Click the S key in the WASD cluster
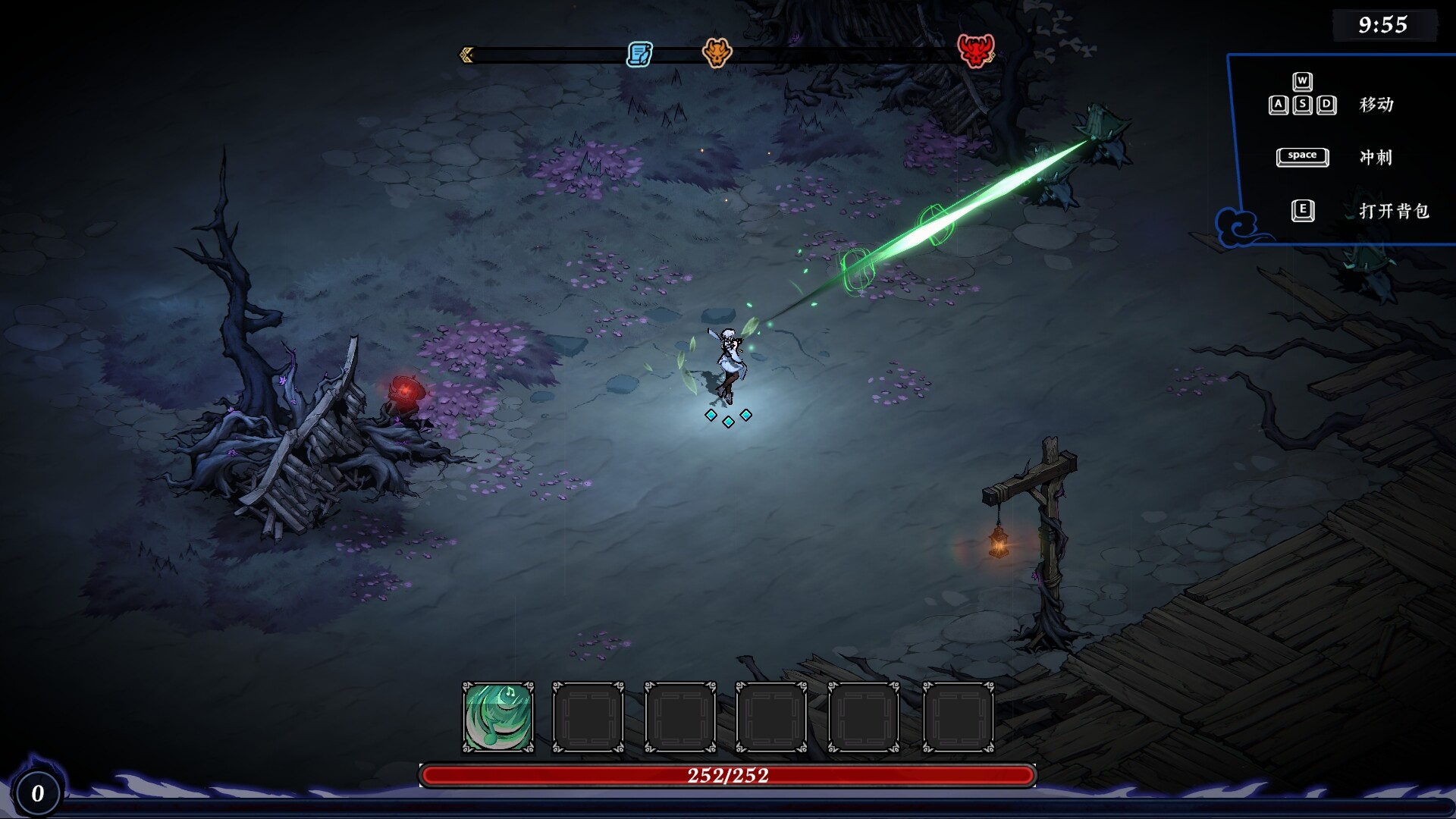1456x819 pixels. click(1302, 104)
